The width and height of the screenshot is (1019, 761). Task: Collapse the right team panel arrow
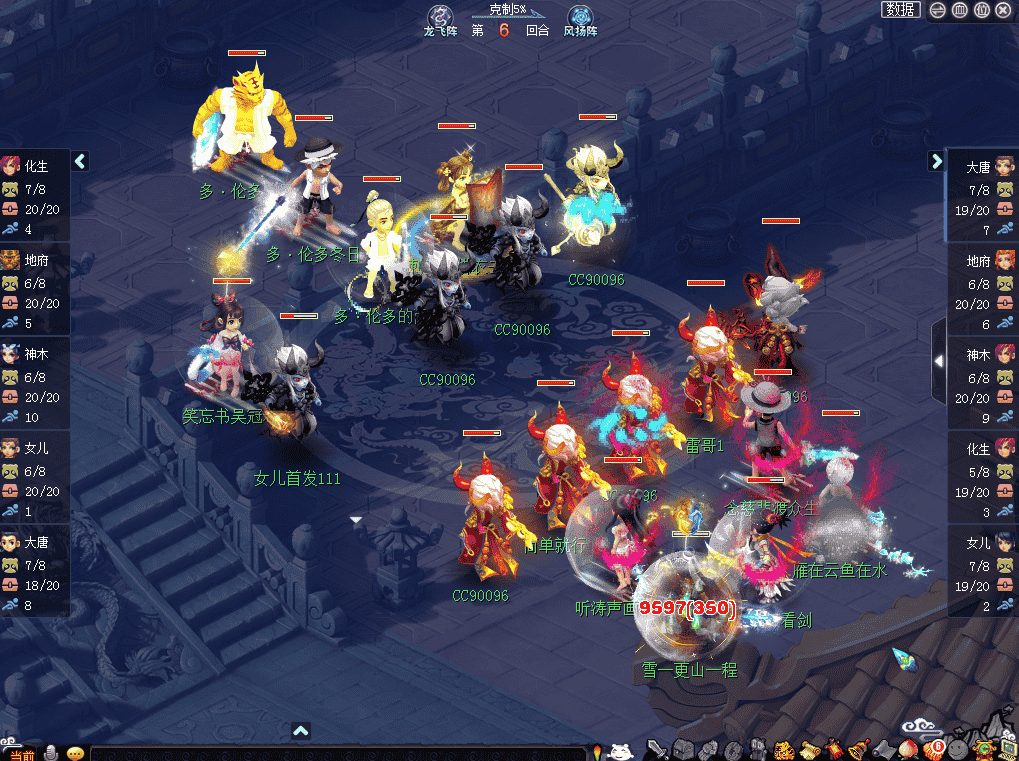click(937, 161)
